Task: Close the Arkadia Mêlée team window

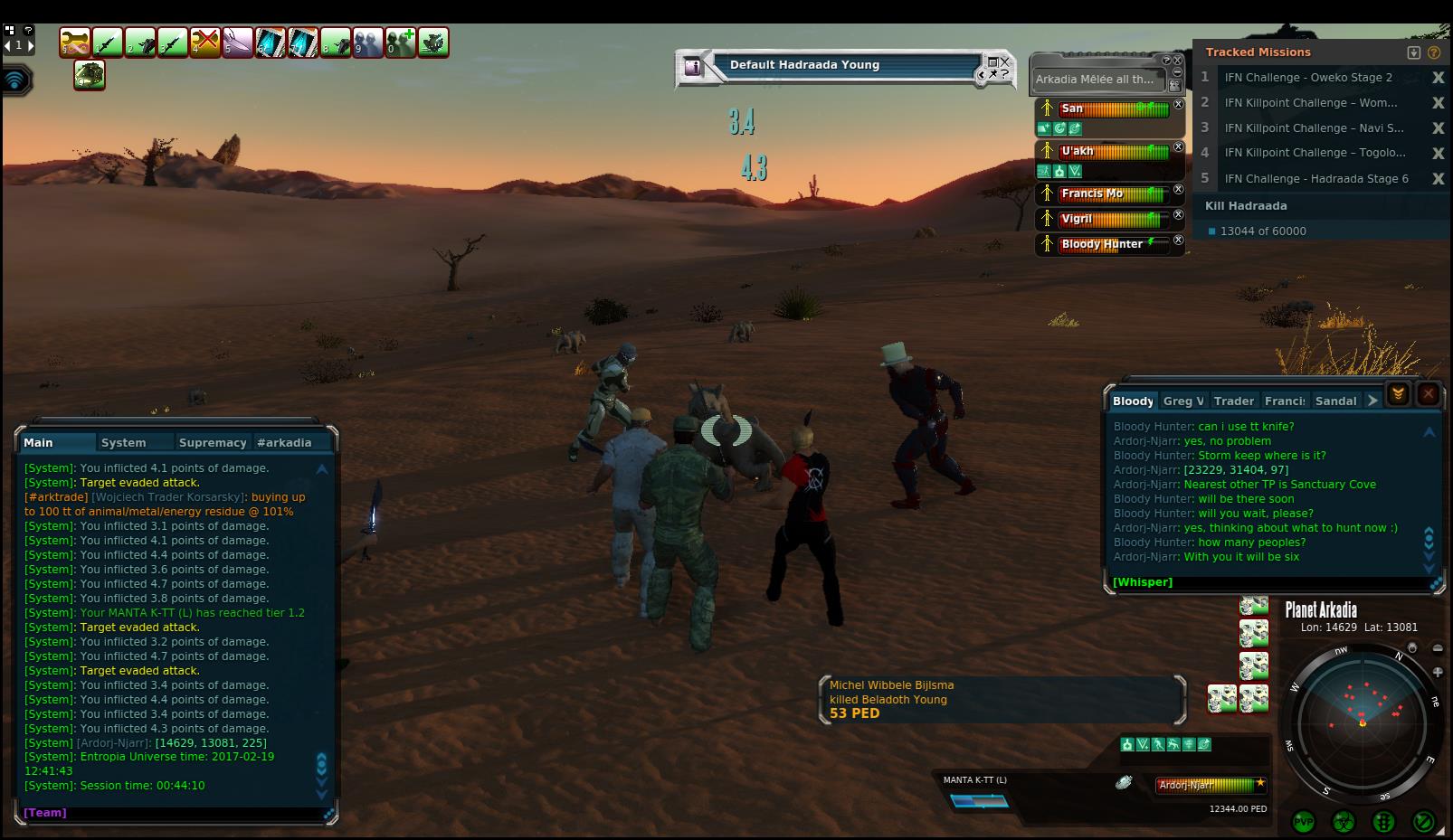Action: [x=1178, y=61]
